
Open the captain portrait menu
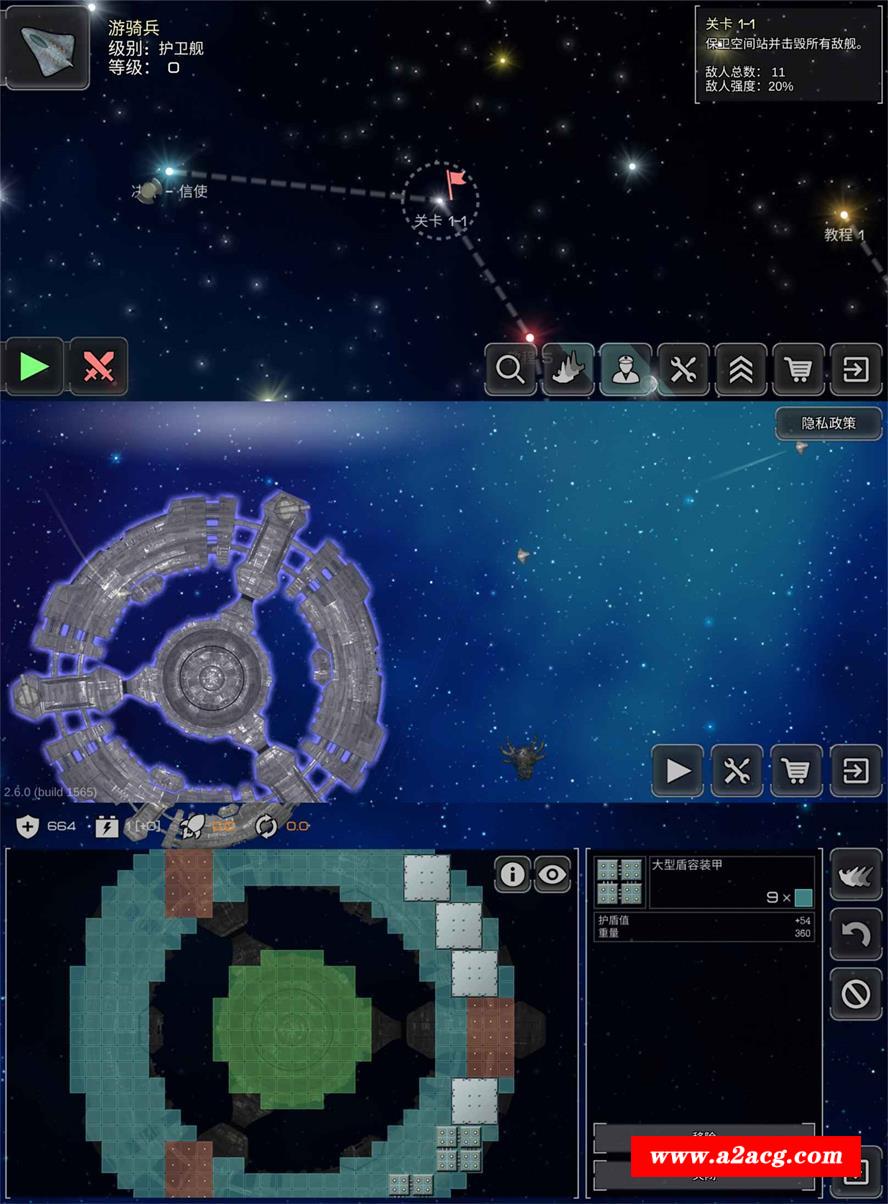point(626,370)
